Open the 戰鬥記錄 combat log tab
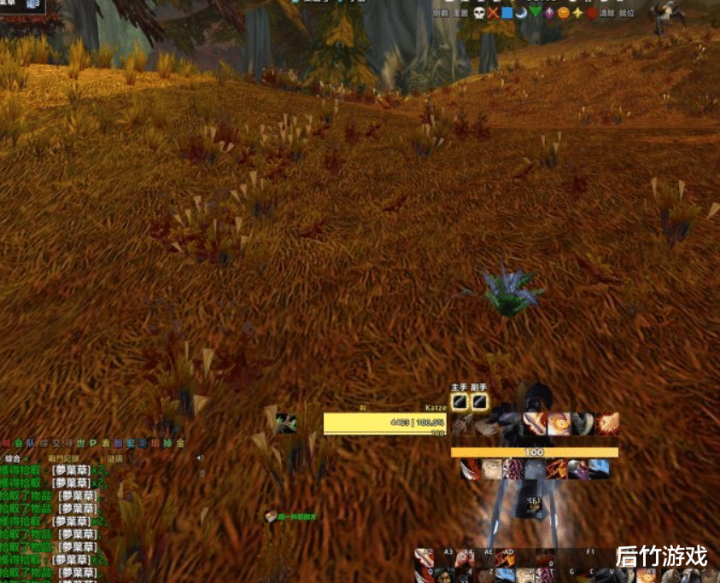Screen dimensions: 720x583 pos(63,459)
